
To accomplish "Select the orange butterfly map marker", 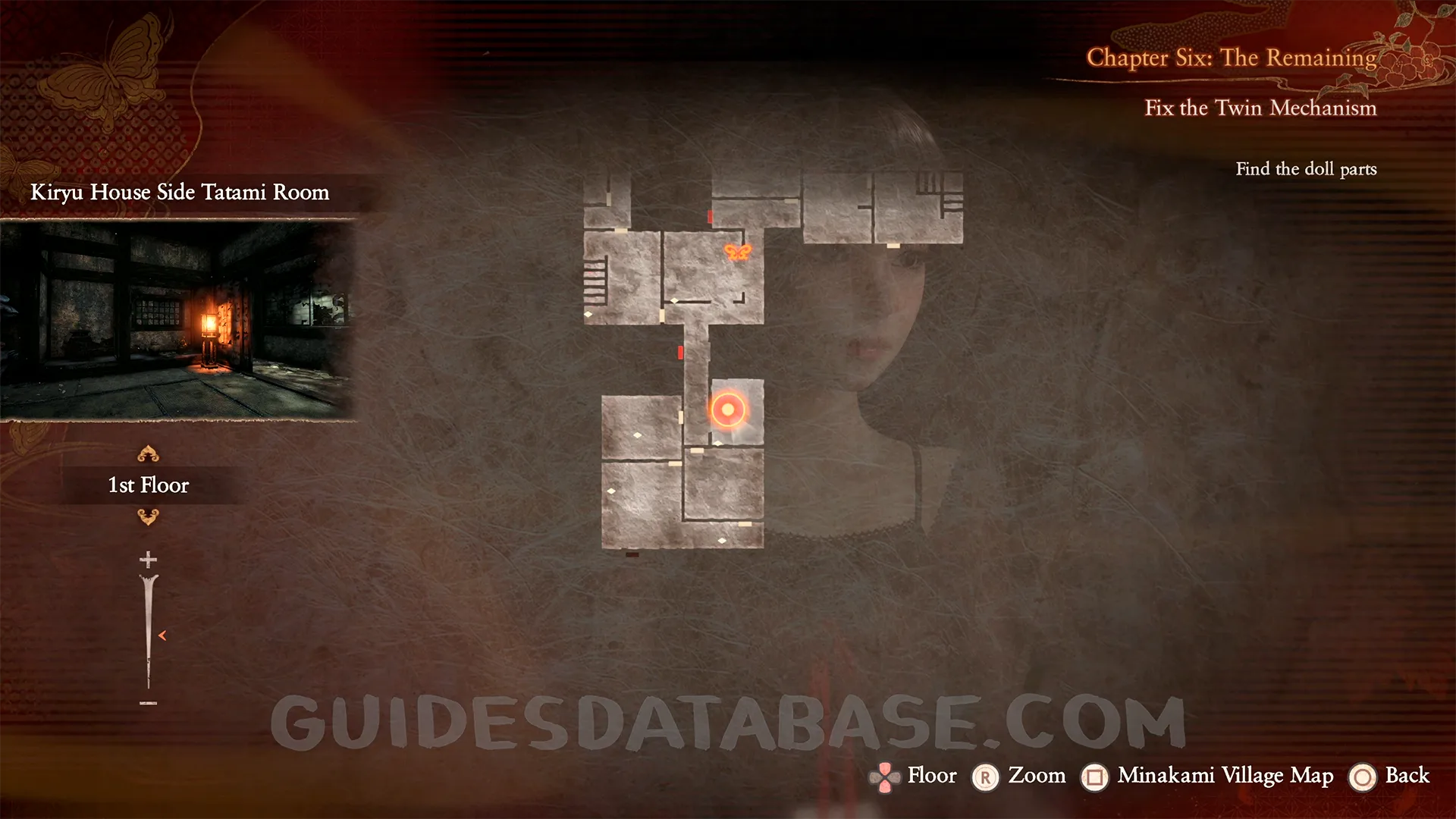I will click(737, 253).
